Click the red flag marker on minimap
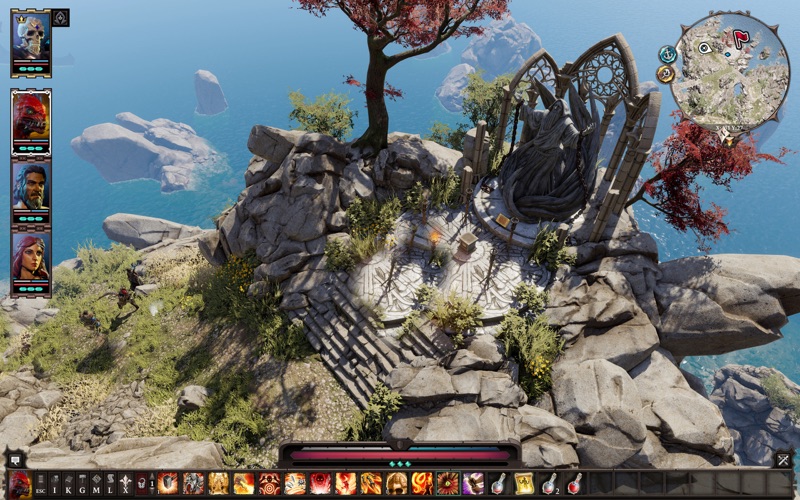The width and height of the screenshot is (800, 500). click(742, 40)
